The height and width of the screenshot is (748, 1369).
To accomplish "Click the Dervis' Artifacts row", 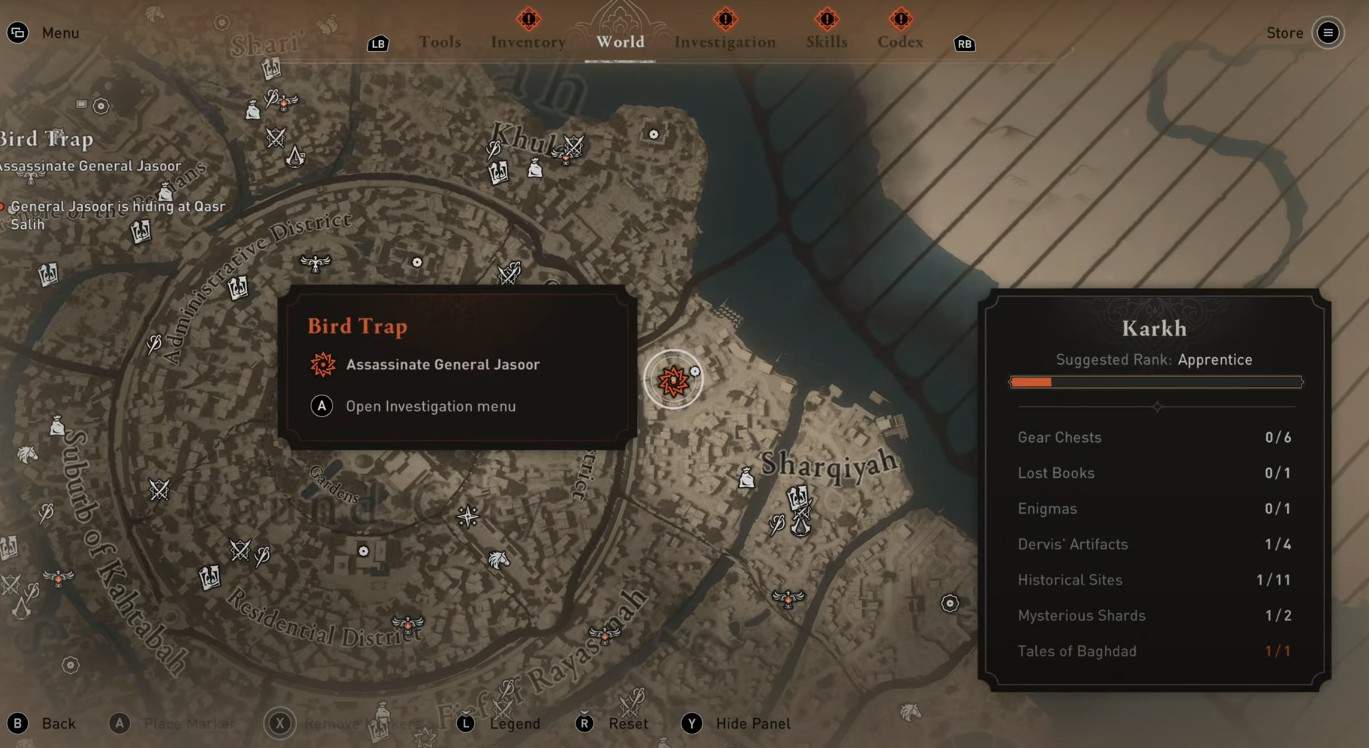I will (1154, 544).
